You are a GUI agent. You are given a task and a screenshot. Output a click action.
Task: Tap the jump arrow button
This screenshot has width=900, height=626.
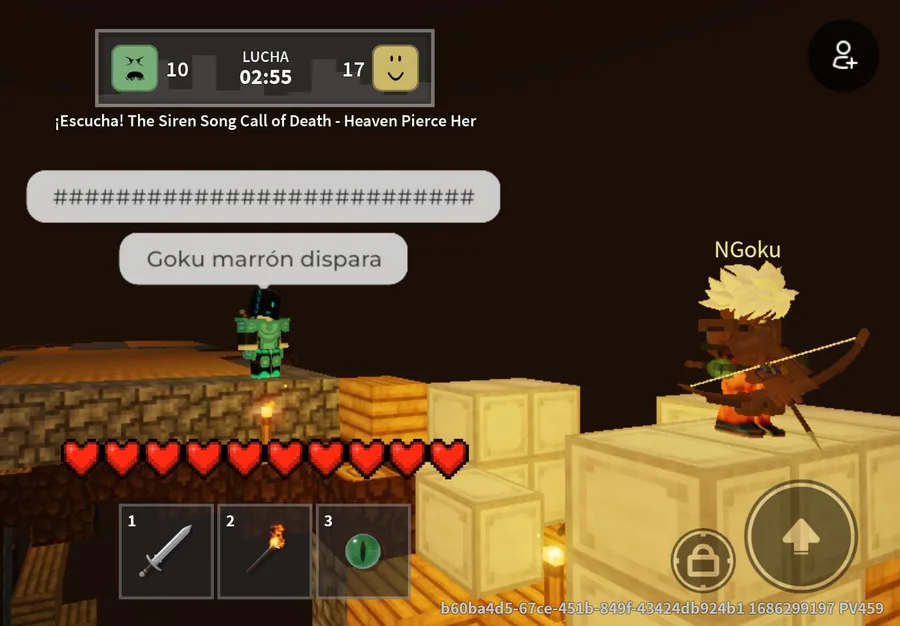point(800,537)
